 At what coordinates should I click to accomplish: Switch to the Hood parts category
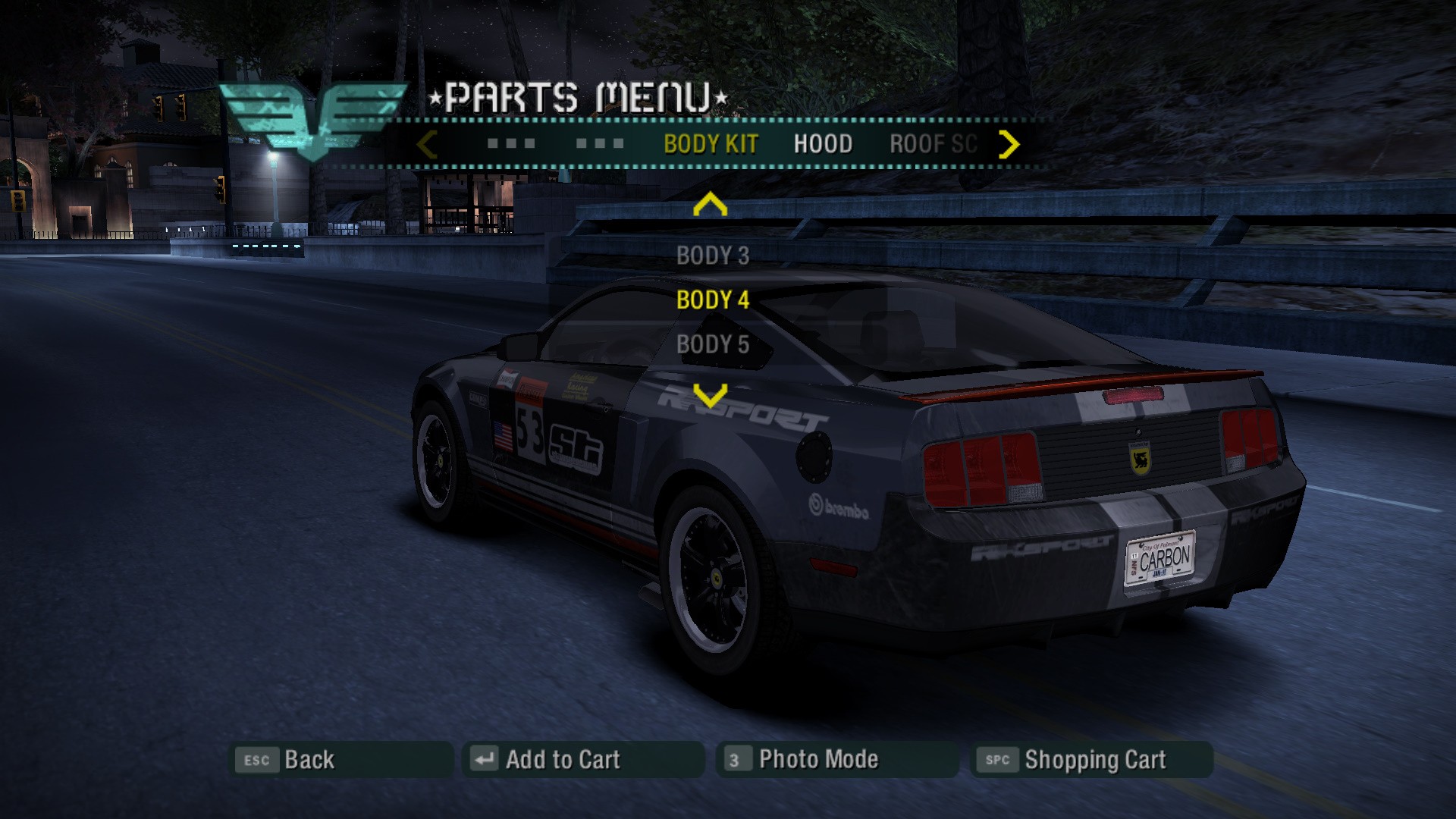click(x=823, y=144)
